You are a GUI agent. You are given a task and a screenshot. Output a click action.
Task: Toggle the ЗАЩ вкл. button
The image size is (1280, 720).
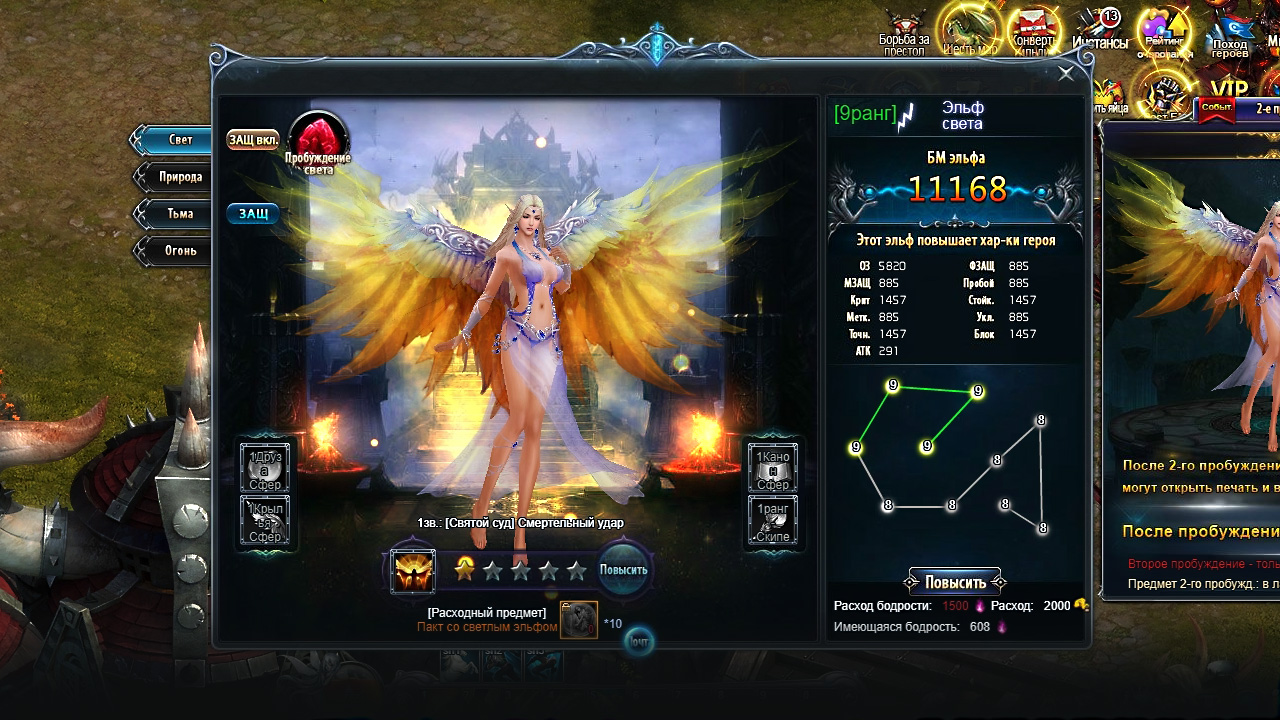pos(253,139)
